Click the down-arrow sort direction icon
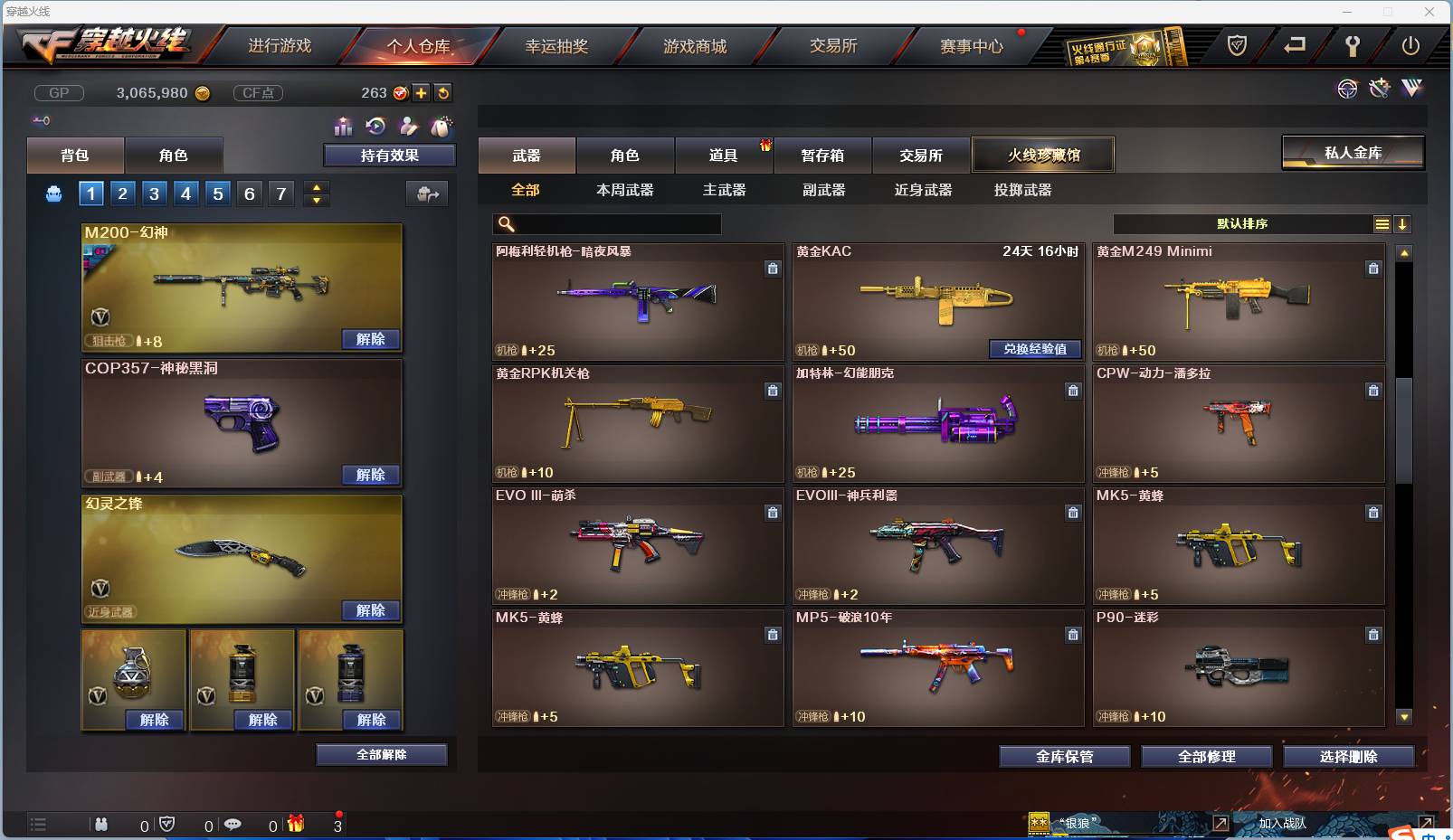 pyautogui.click(x=1403, y=223)
